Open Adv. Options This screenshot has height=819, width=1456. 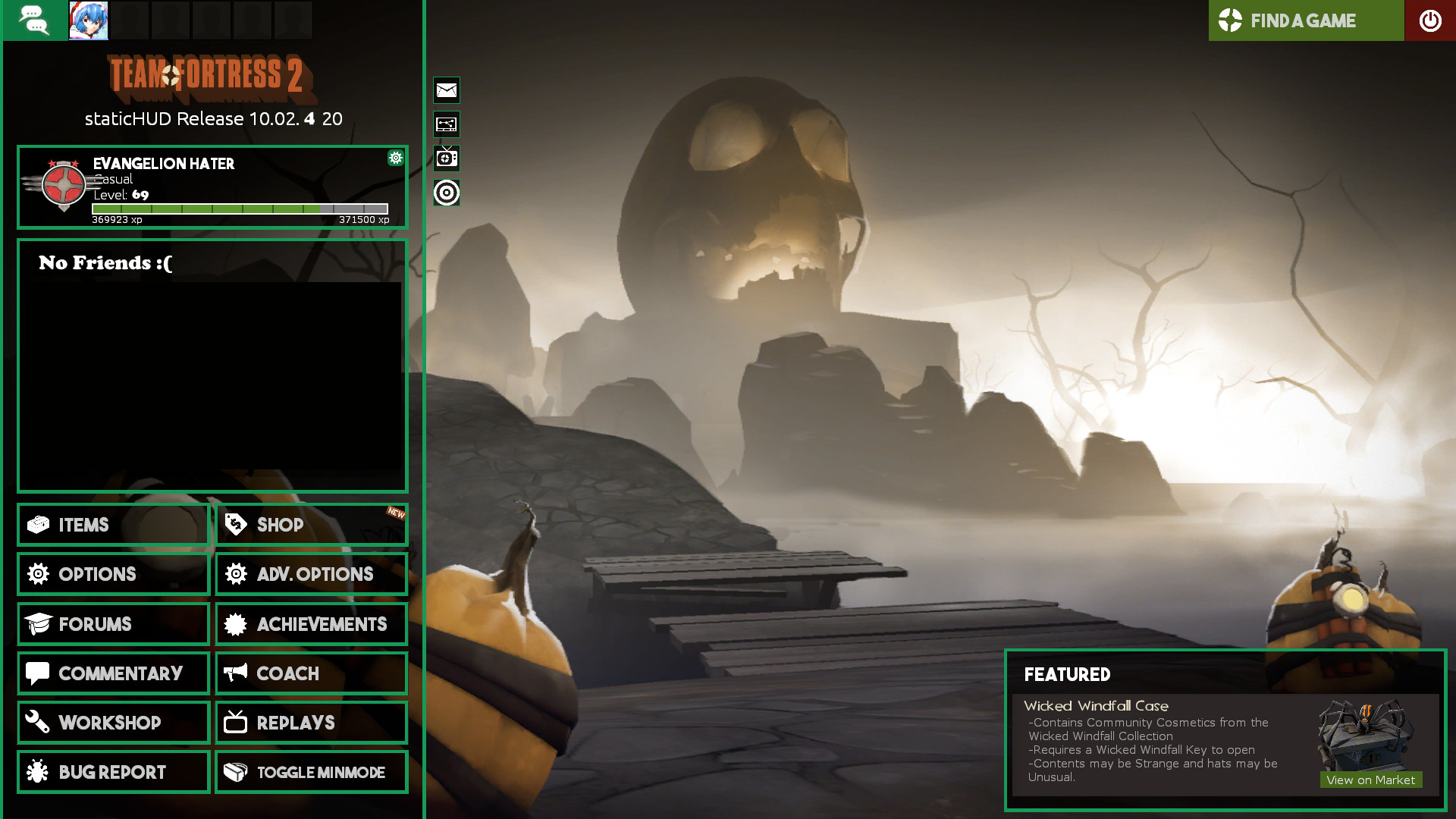click(311, 574)
